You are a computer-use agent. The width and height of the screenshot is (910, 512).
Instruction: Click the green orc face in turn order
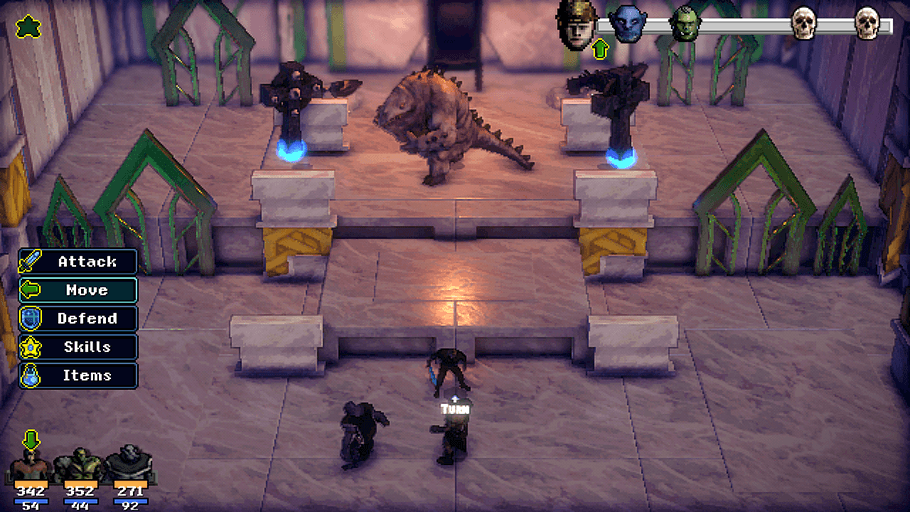point(685,24)
